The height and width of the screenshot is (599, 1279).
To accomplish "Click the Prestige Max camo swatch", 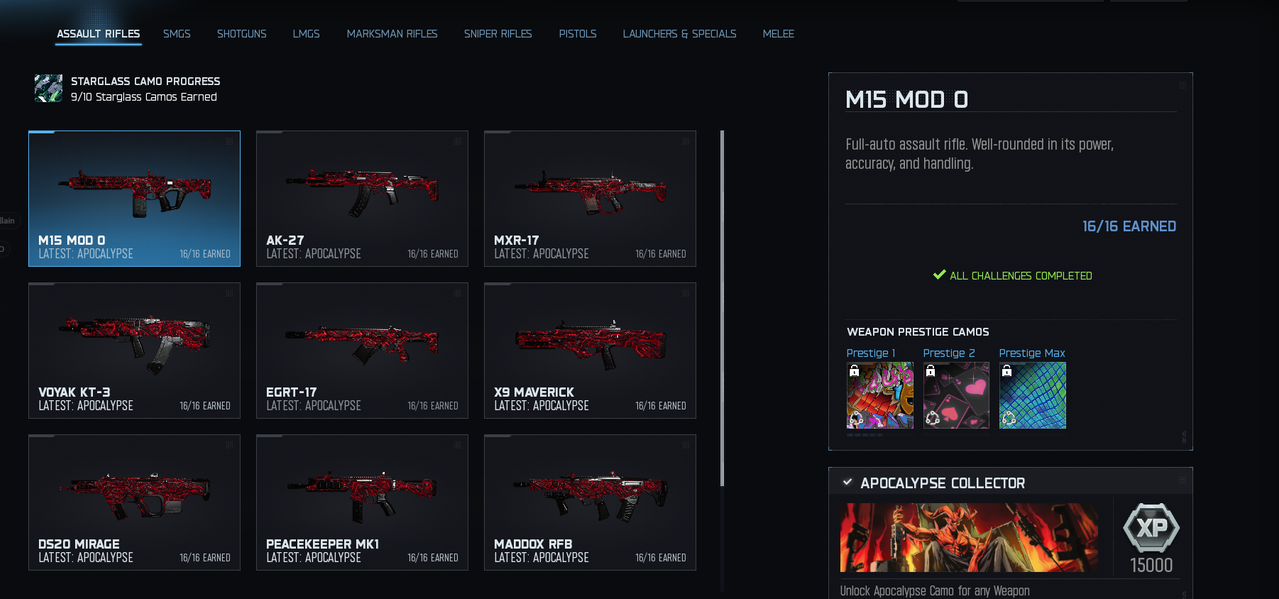I will point(1032,395).
